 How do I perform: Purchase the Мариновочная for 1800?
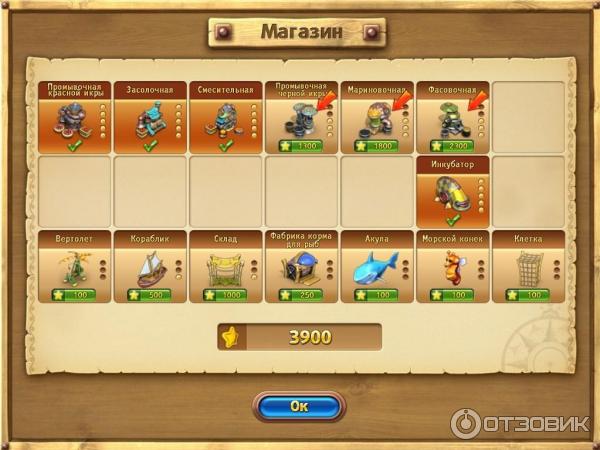[x=378, y=118]
